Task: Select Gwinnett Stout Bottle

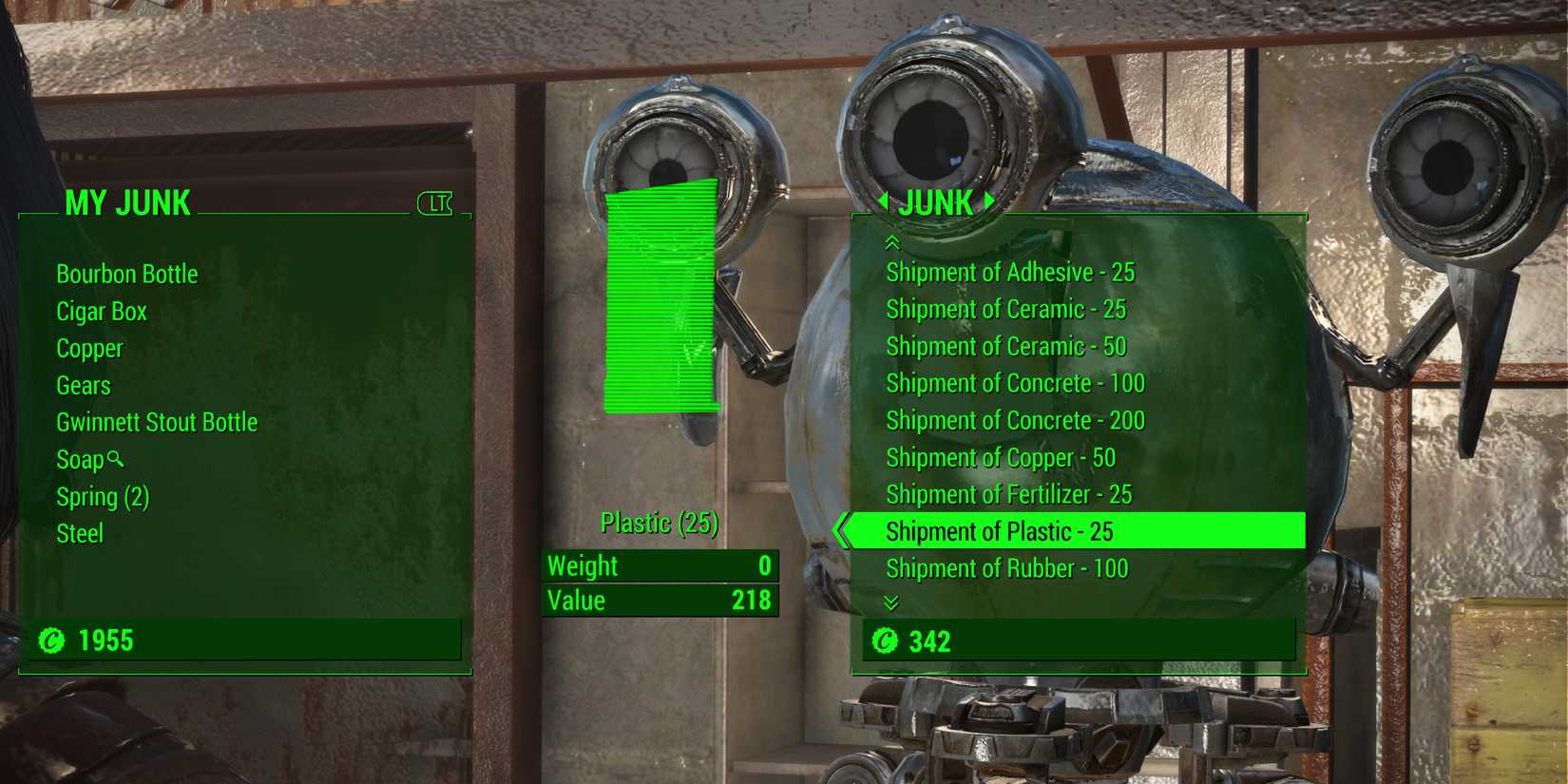Action: tap(157, 422)
